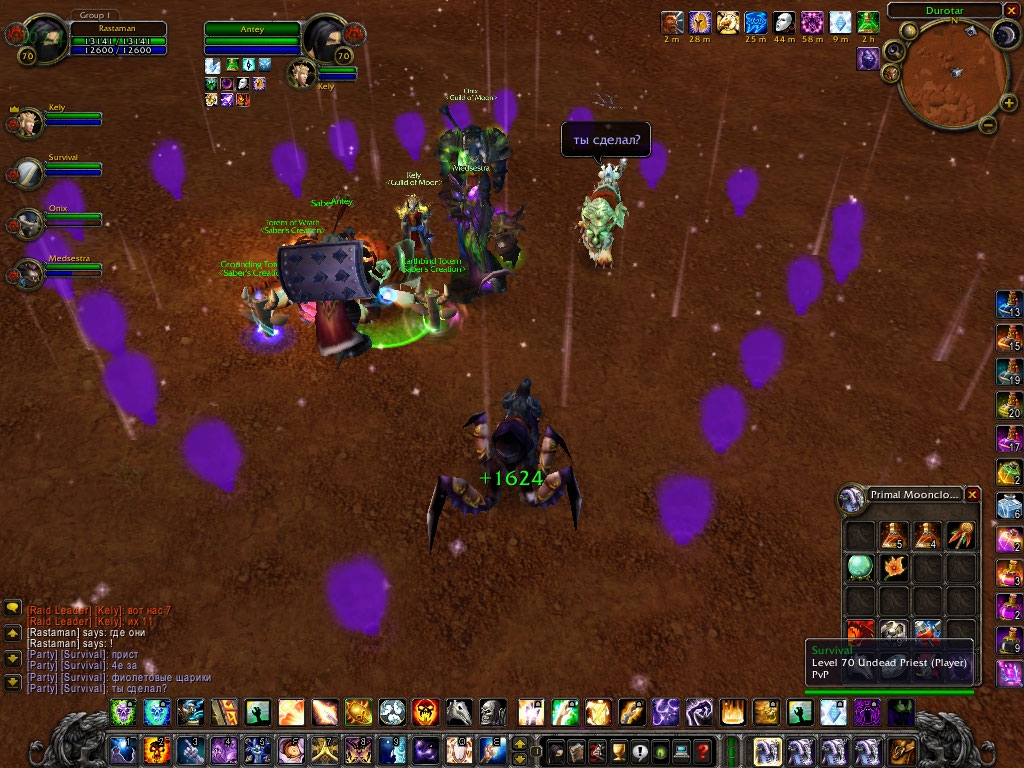Viewport: 1024px width, 768px height.
Task: Click the 2 hour green flask buff
Action: click(868, 22)
